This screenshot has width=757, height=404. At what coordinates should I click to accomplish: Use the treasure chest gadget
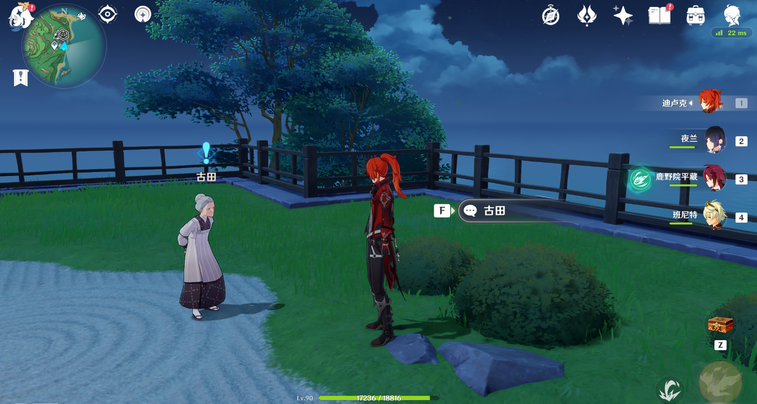(719, 326)
